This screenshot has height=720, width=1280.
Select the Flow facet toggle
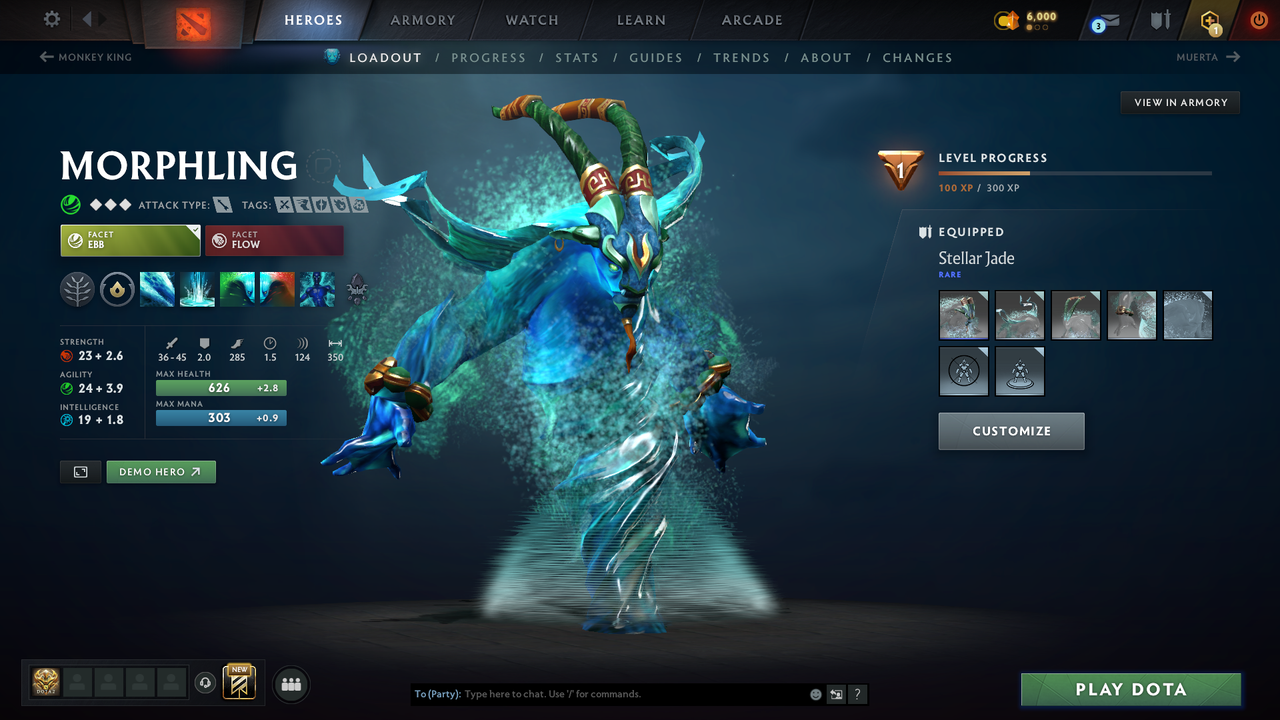tap(274, 240)
